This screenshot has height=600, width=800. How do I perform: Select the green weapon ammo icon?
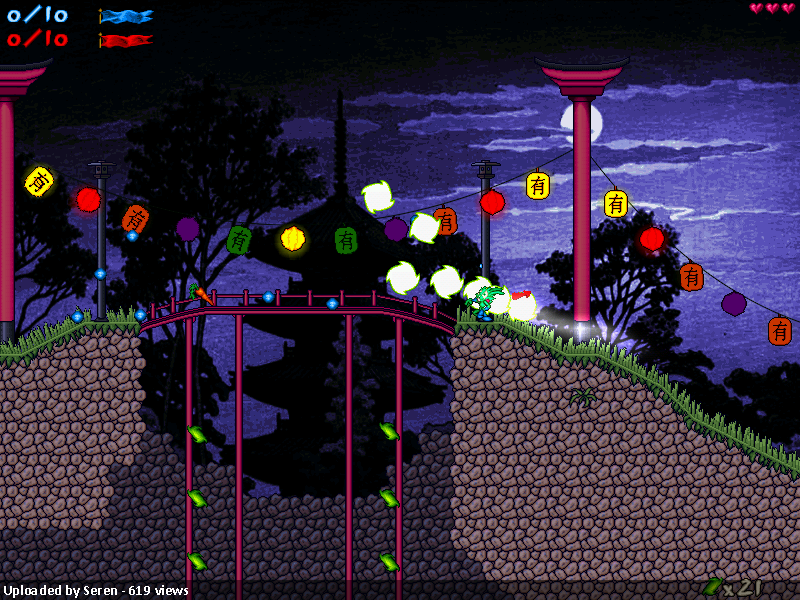point(713,586)
